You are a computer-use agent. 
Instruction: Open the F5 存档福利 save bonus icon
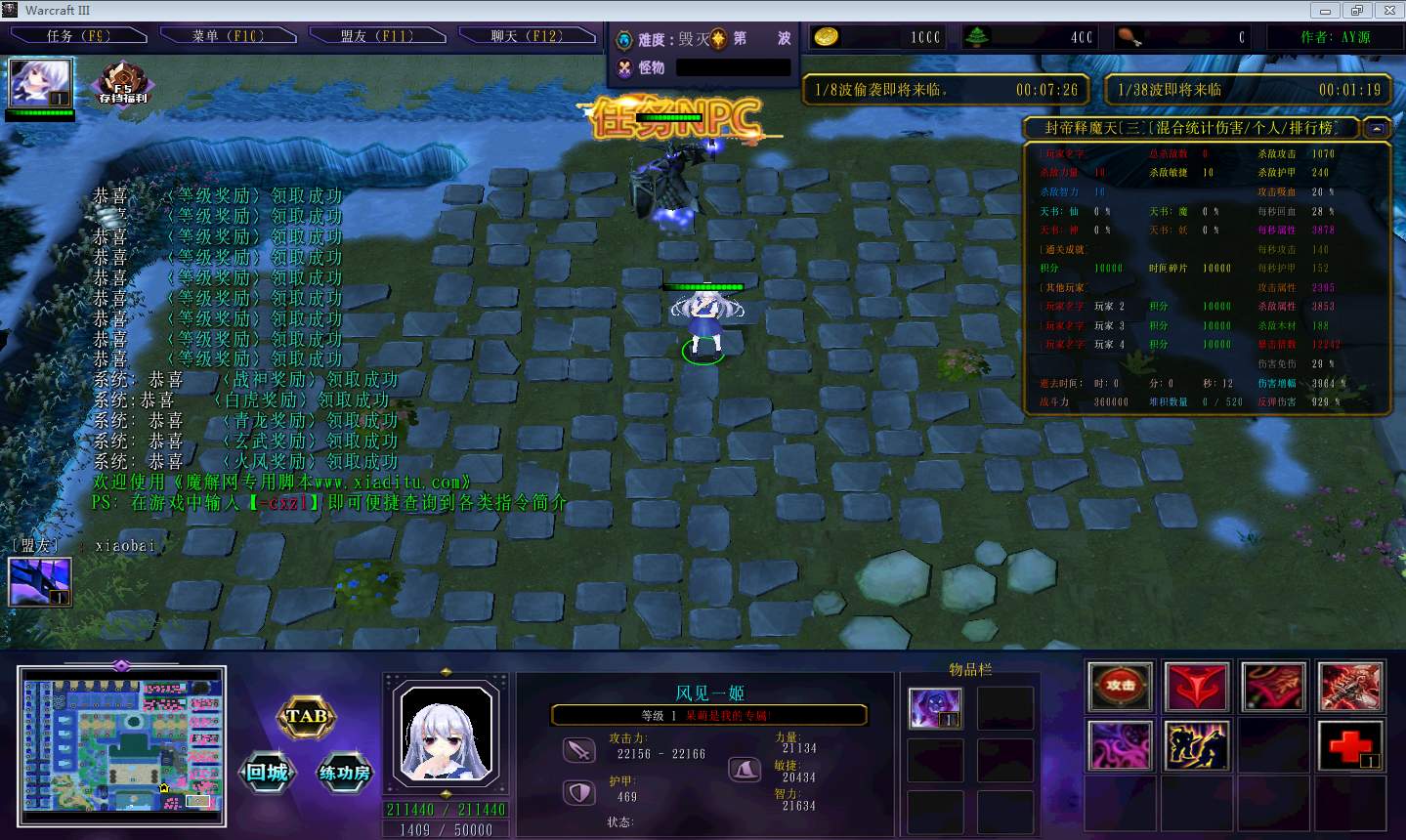point(123,84)
